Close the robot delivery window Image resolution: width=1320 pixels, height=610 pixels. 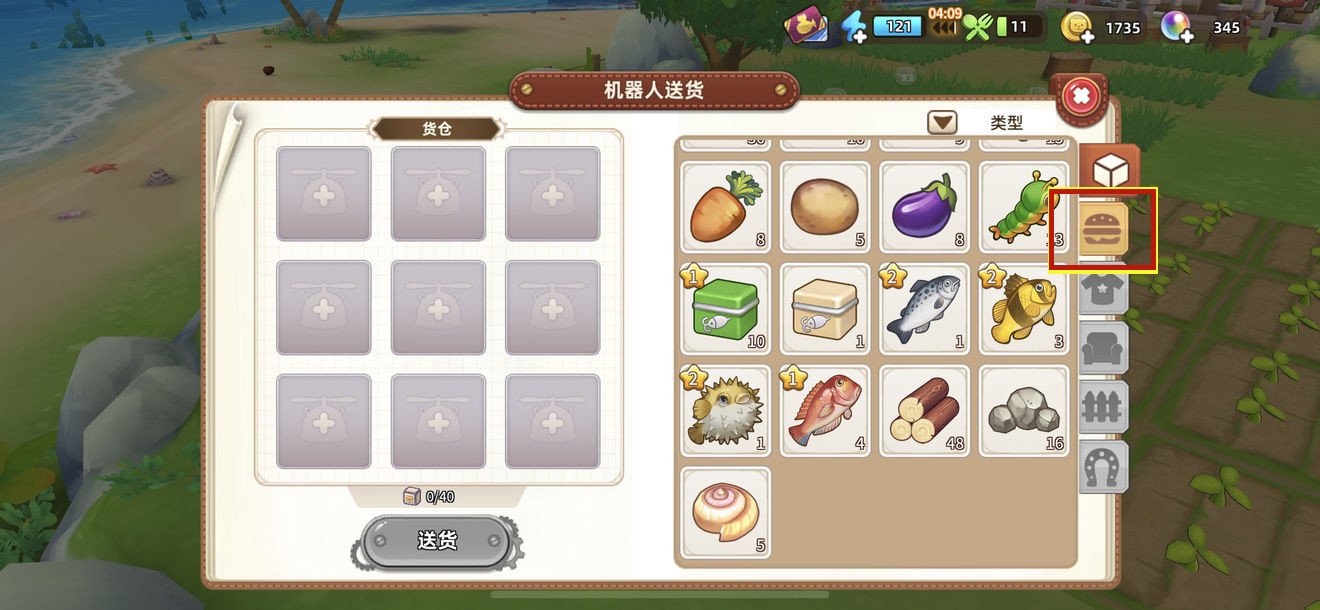(1080, 97)
